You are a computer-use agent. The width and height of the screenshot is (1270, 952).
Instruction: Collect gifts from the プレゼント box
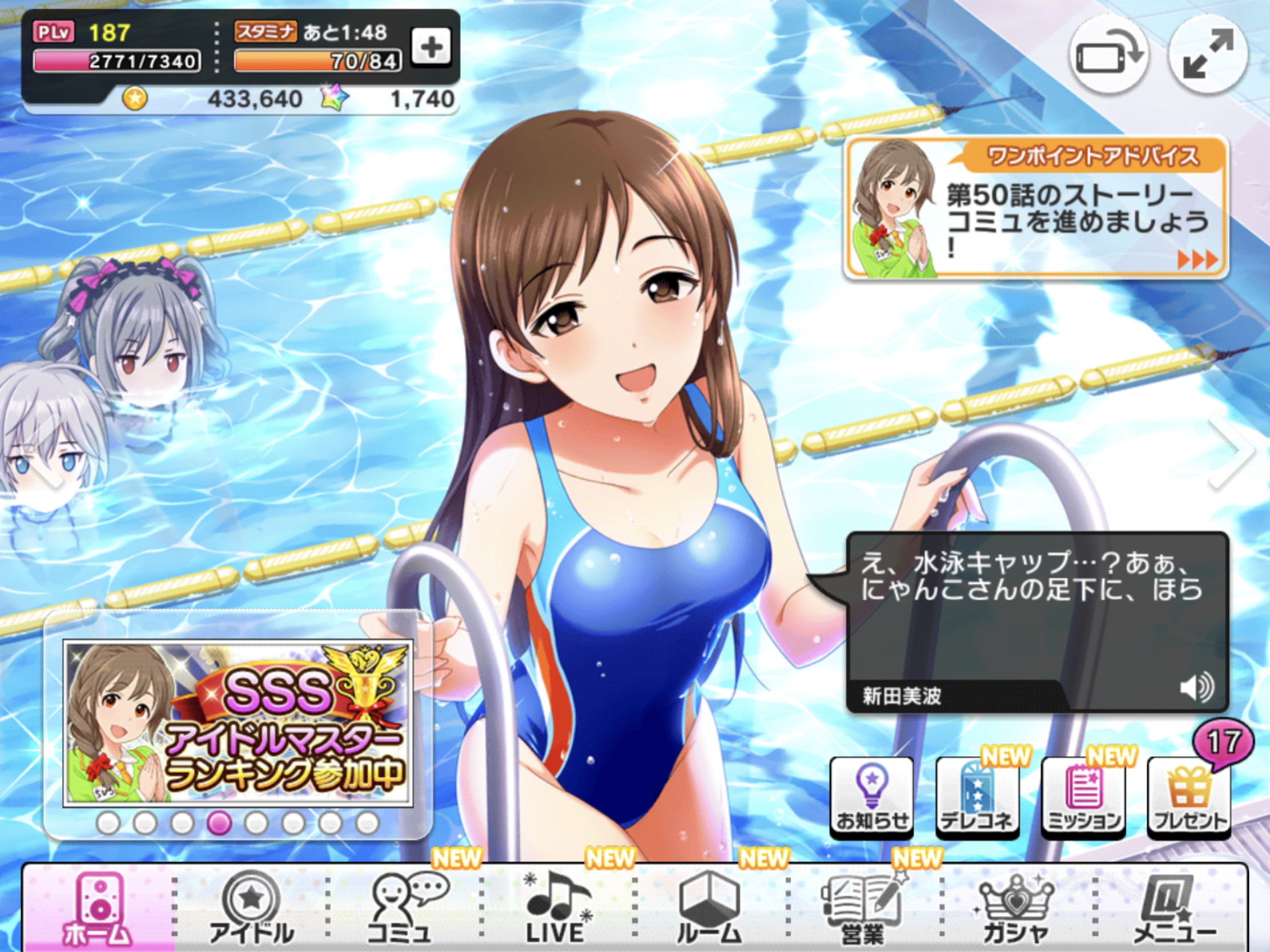pos(1189,797)
